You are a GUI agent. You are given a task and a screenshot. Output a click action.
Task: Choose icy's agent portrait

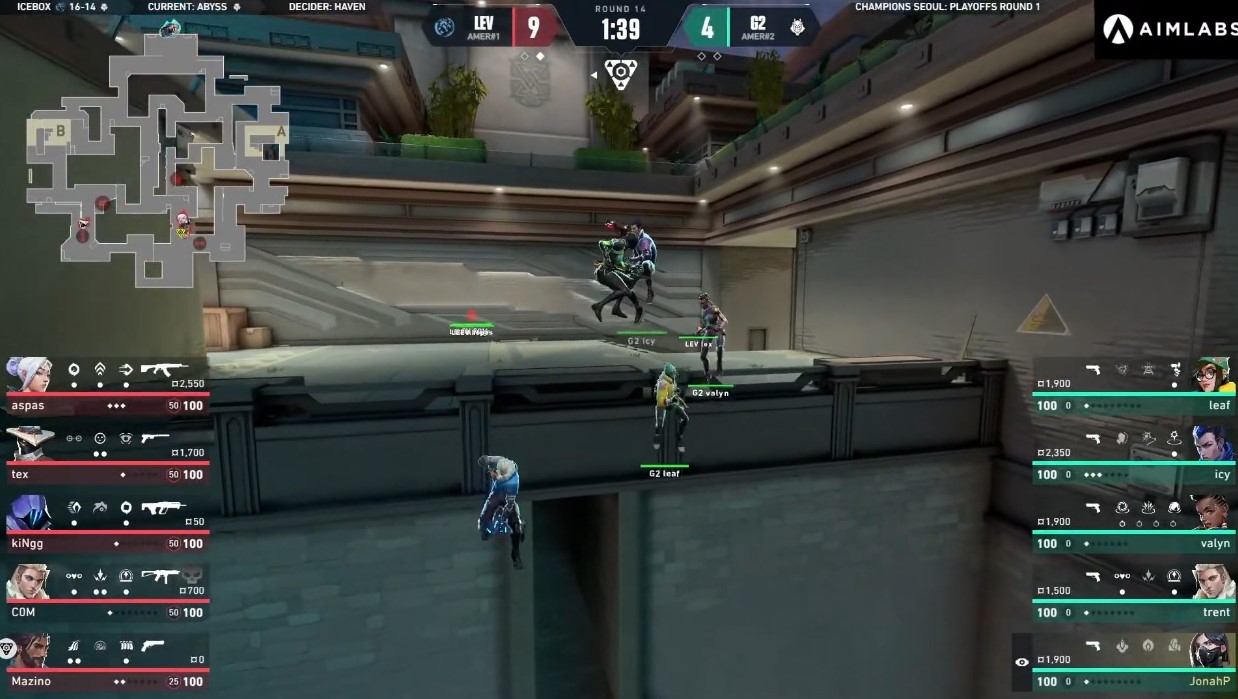pos(1211,444)
